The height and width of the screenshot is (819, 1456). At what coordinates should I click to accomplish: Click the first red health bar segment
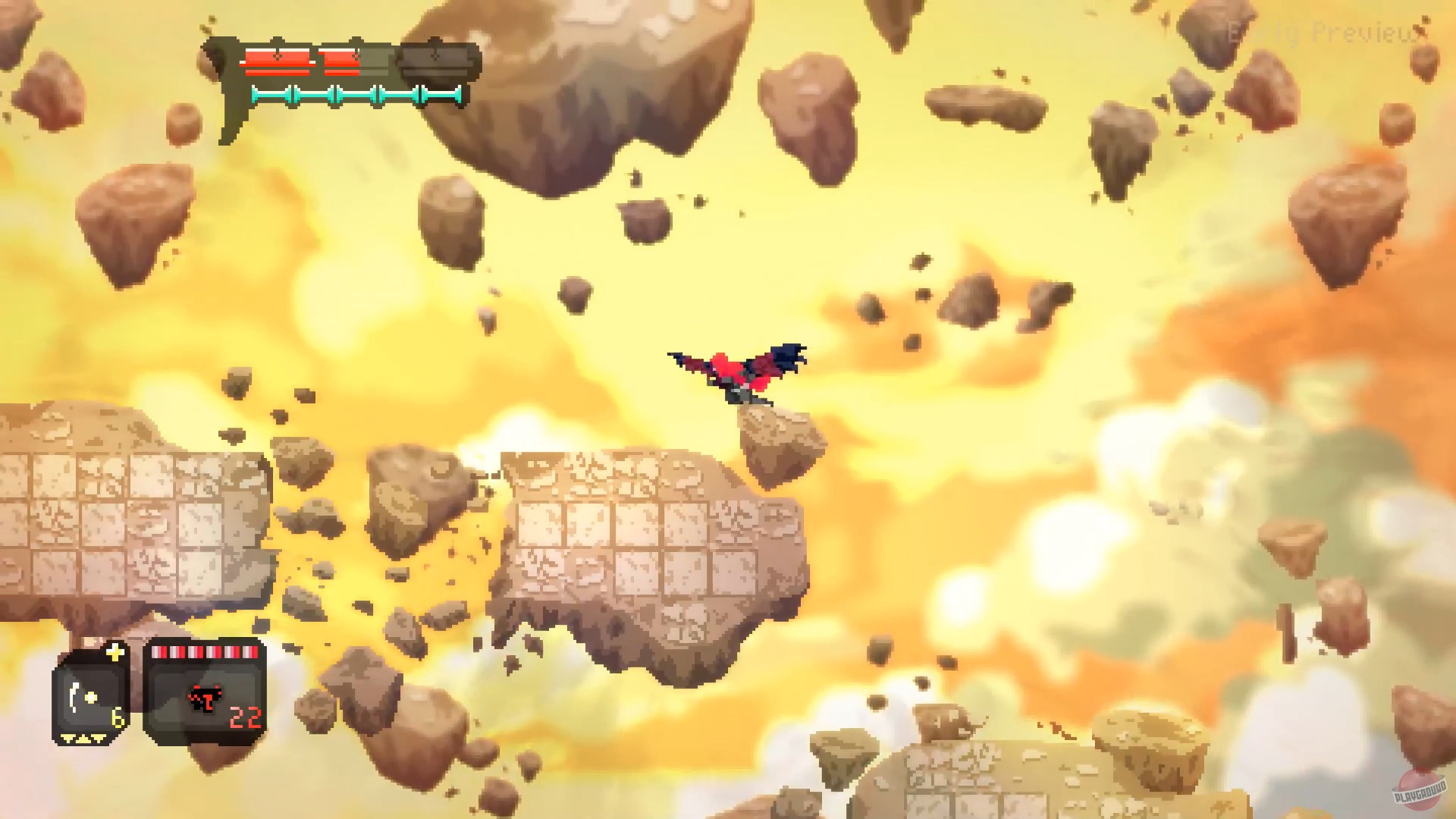click(278, 61)
